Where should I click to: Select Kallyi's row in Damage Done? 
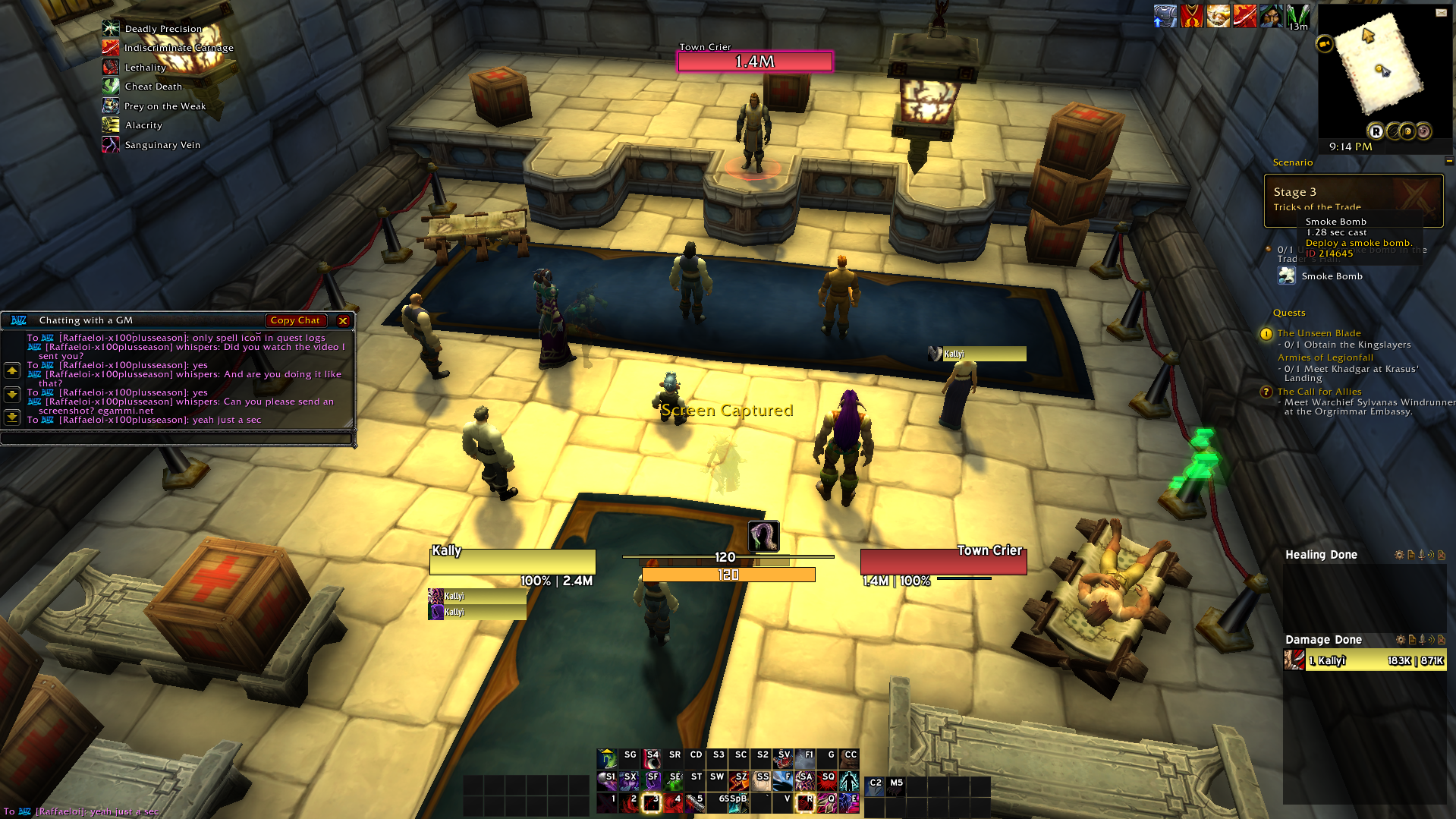pos(1364,660)
